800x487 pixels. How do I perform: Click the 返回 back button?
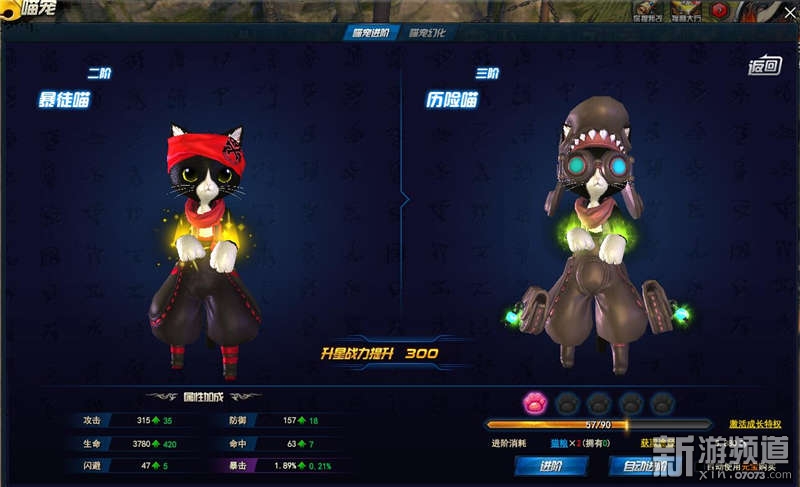[763, 67]
